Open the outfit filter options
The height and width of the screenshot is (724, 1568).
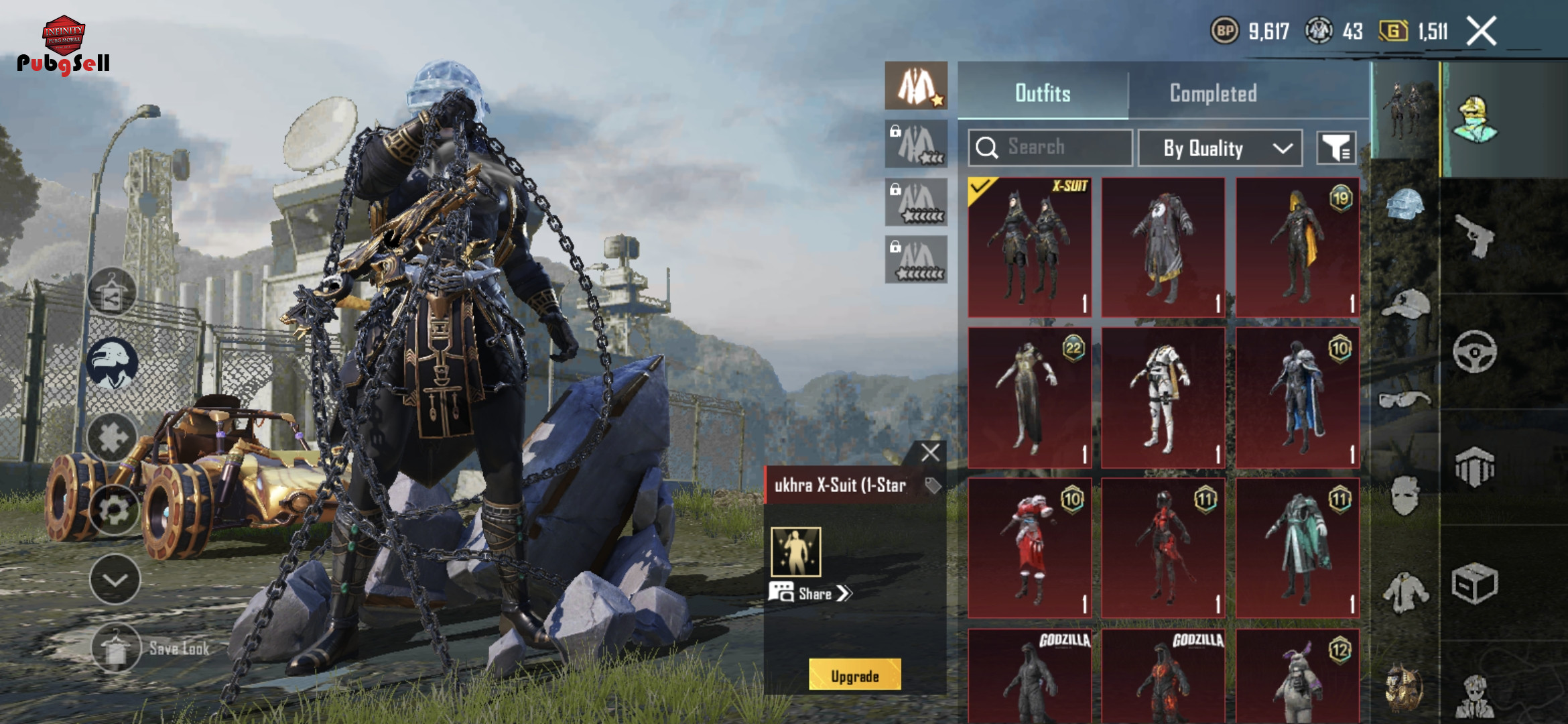(x=1336, y=148)
